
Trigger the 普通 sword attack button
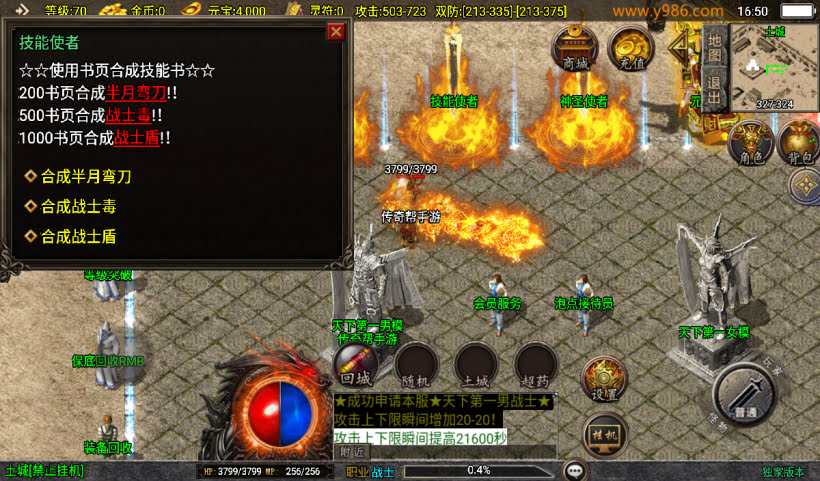point(746,393)
